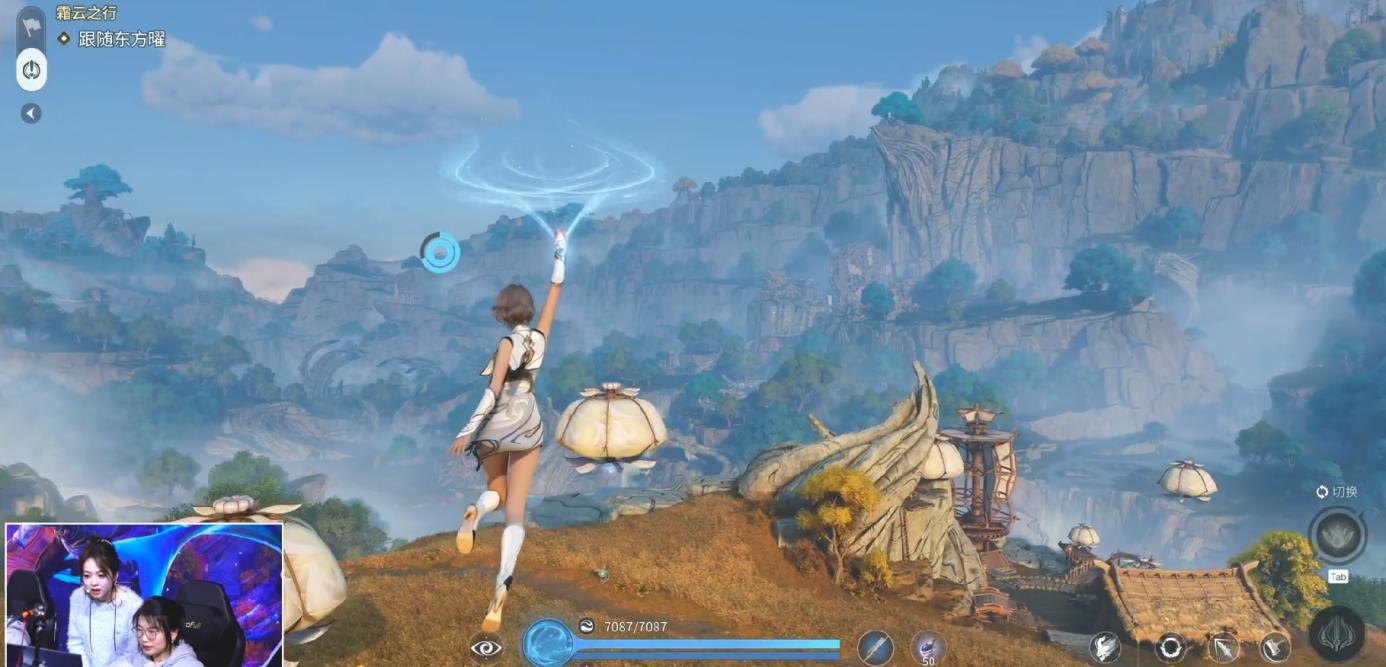The image size is (1386, 667).
Task: Collapse the quest tracker with the arrow
Action: click(31, 113)
